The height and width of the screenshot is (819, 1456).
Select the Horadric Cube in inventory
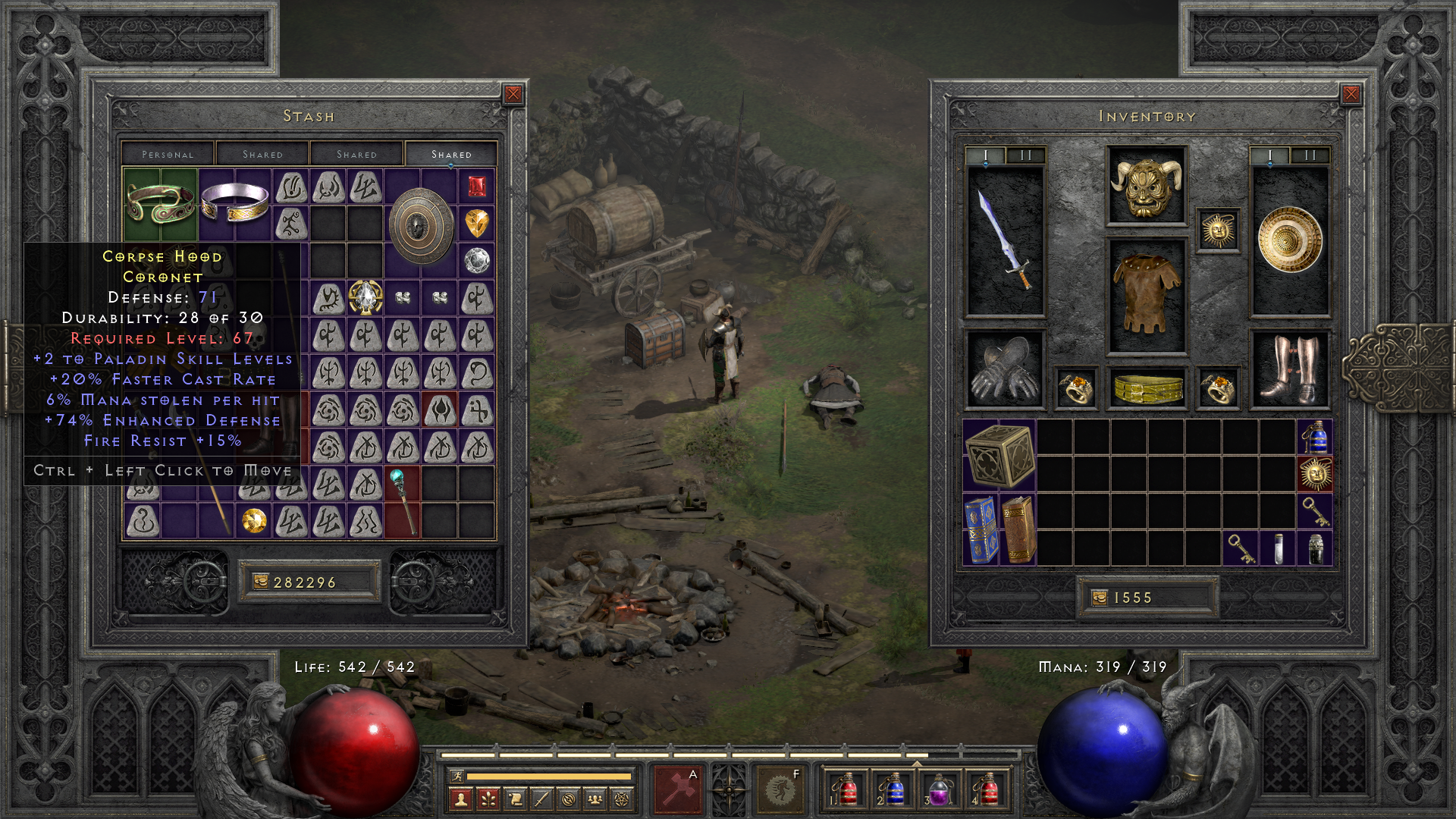[x=999, y=455]
